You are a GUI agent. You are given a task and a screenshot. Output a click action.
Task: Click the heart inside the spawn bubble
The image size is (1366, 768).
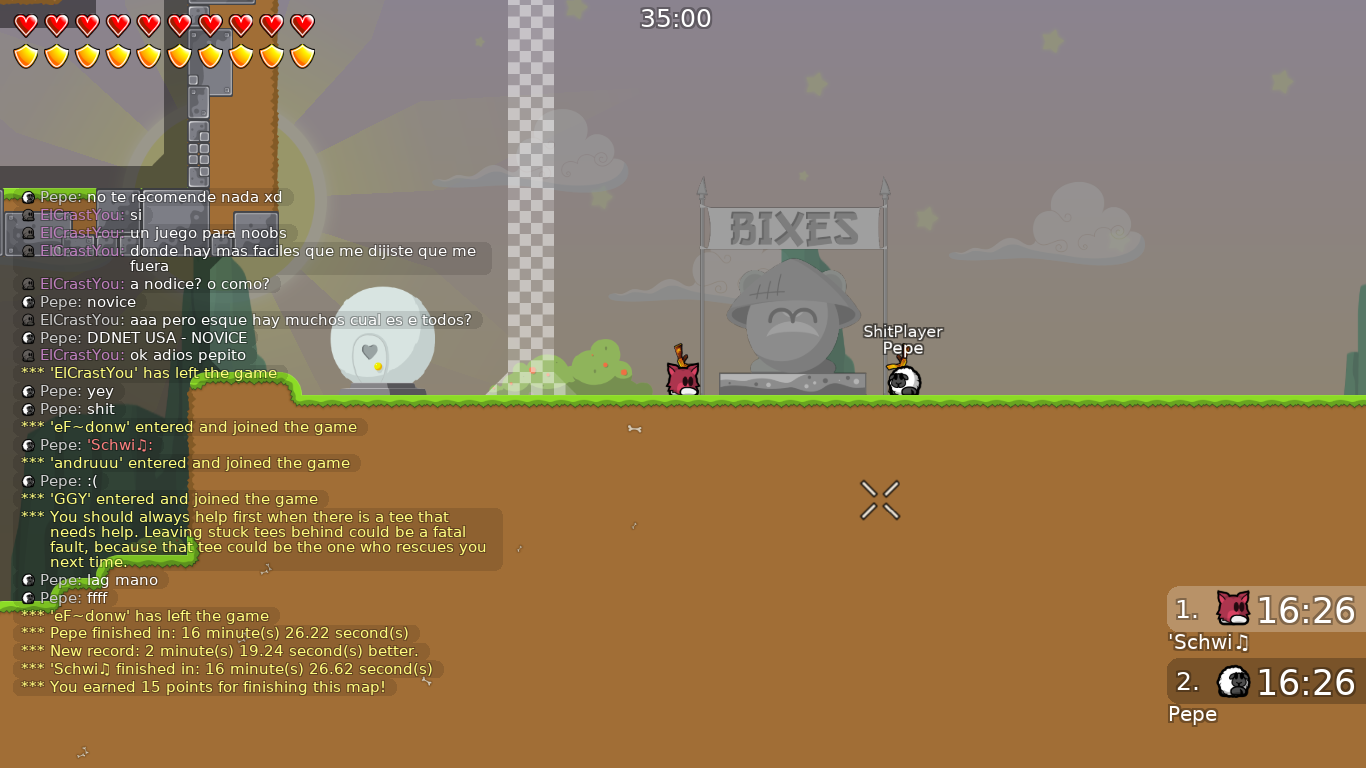point(370,353)
